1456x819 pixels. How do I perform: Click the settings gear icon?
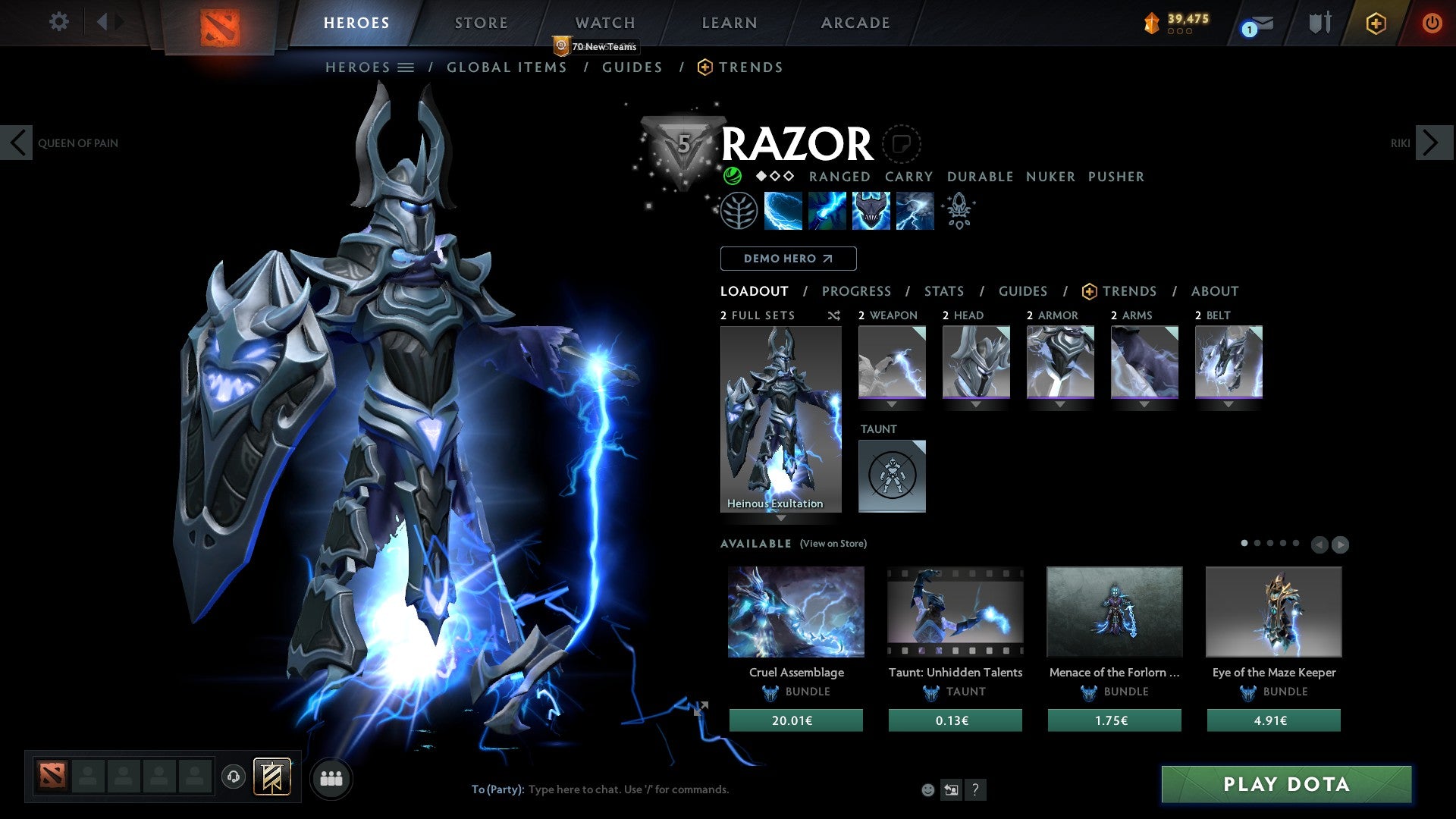click(59, 22)
